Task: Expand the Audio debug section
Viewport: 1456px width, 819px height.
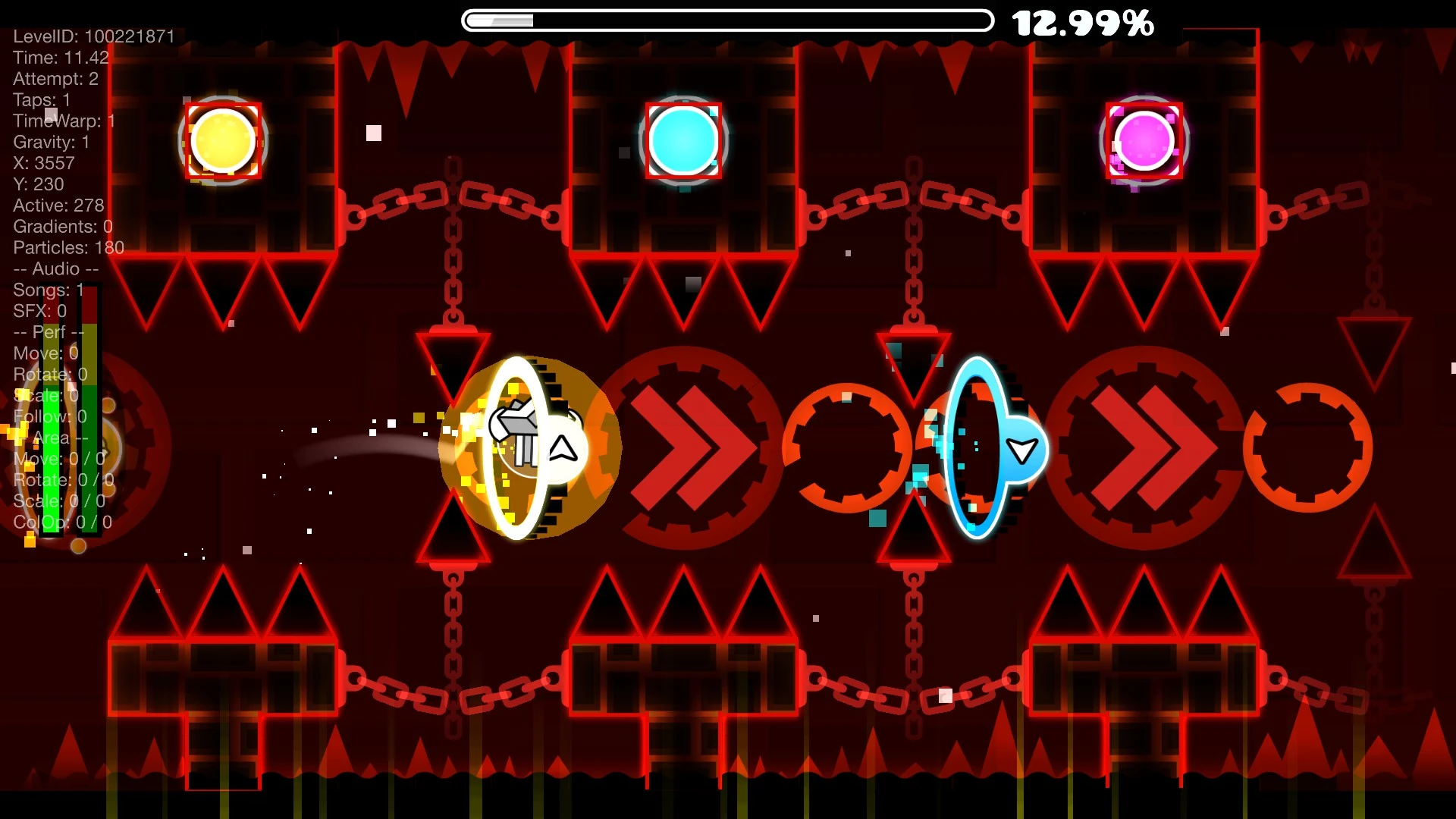Action: click(x=55, y=268)
